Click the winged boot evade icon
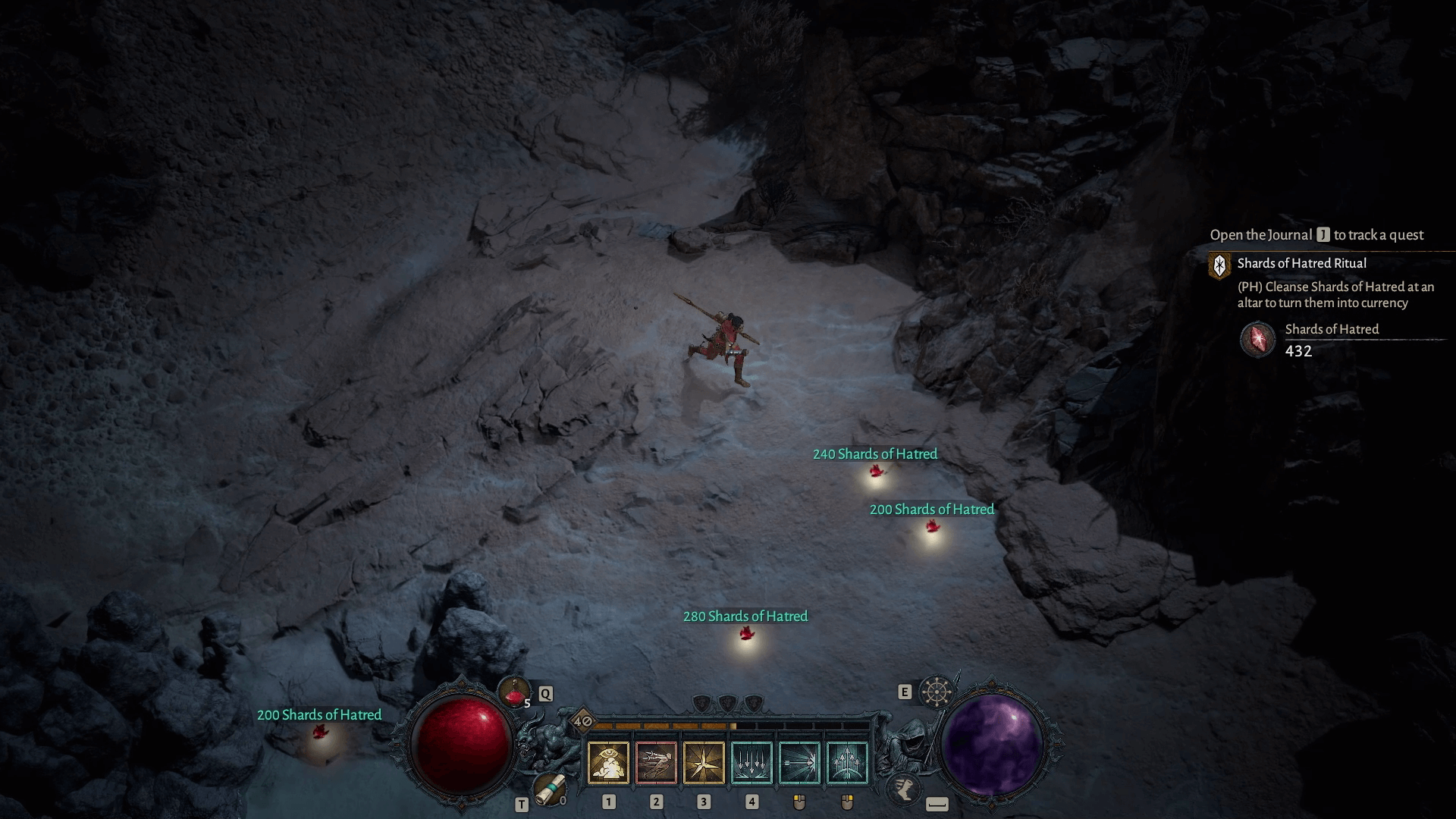The image size is (1456, 819). 903,788
